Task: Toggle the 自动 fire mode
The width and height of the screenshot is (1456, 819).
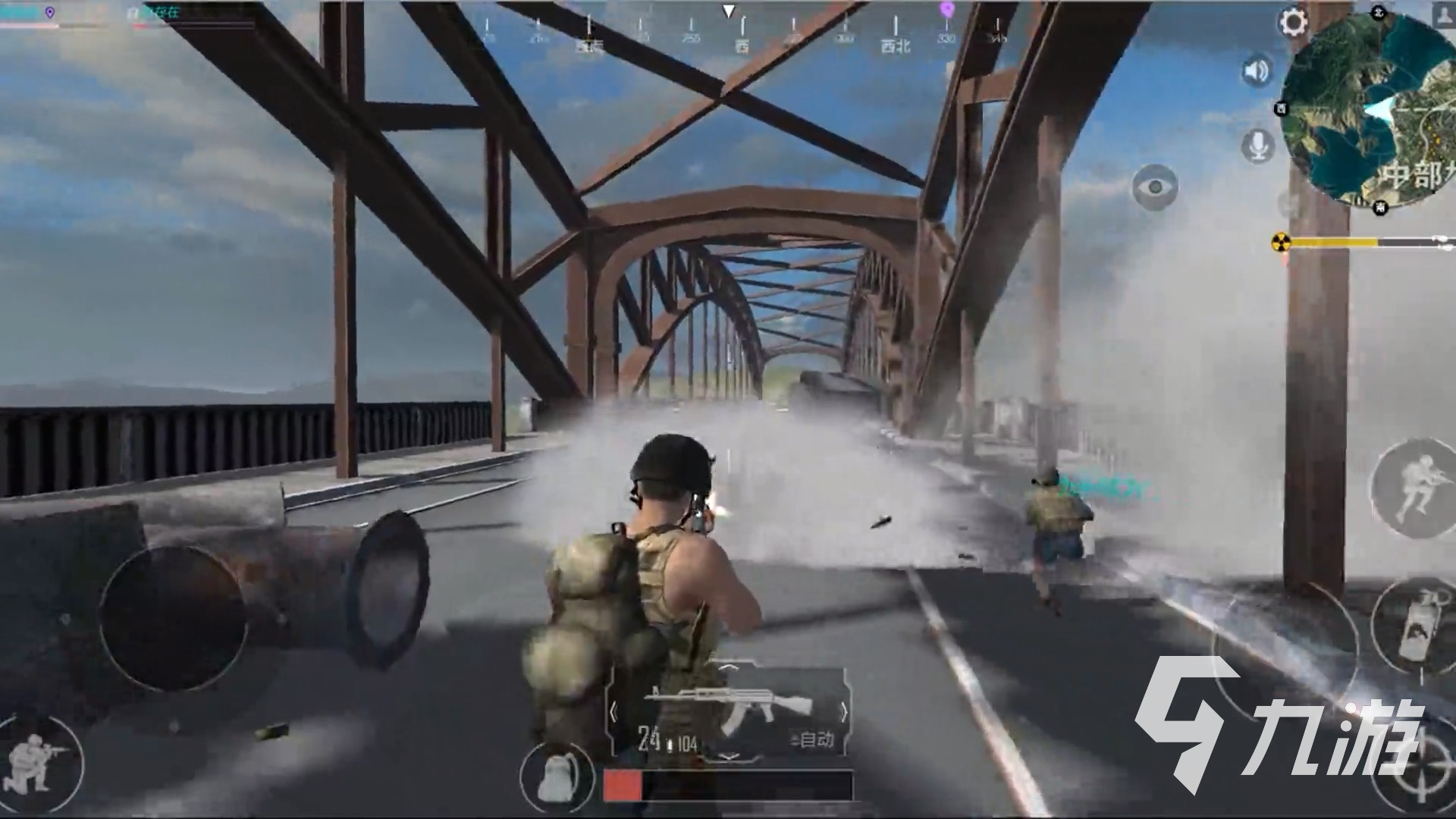Action: pos(813,739)
